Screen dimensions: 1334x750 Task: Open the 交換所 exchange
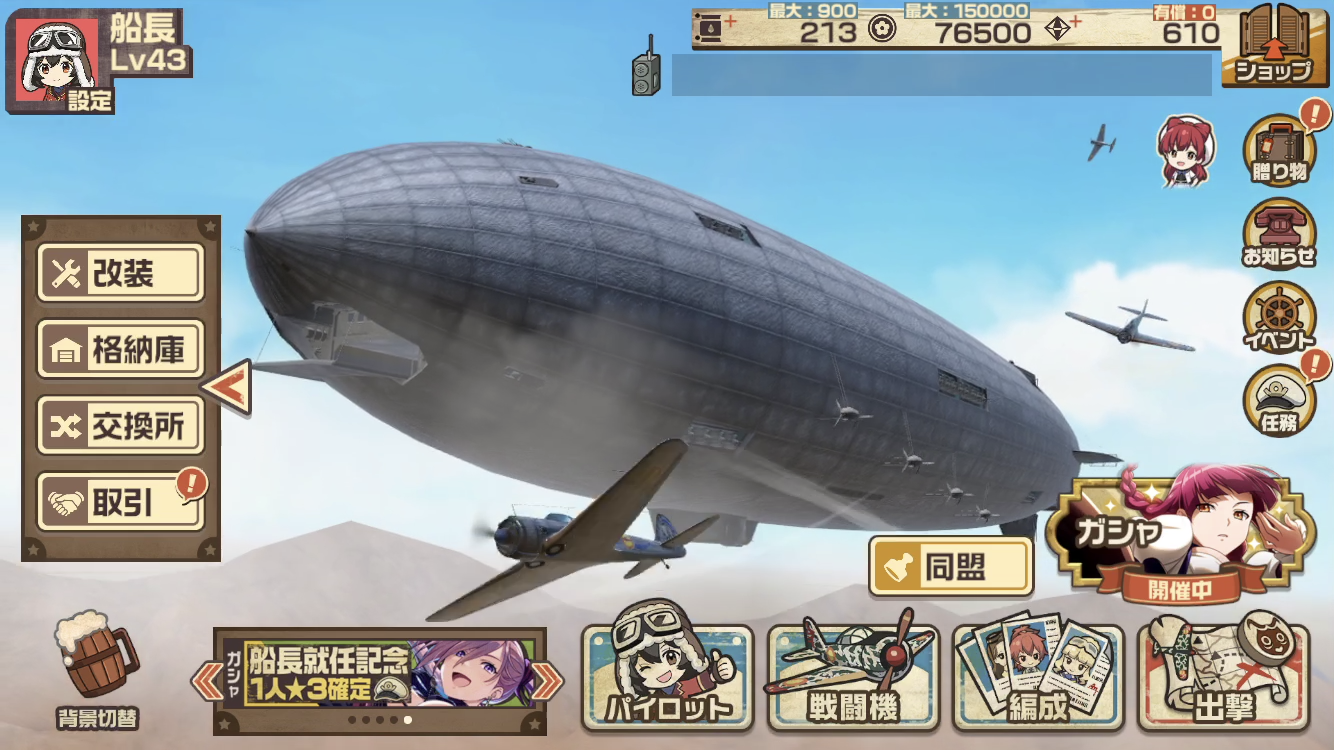[x=120, y=425]
